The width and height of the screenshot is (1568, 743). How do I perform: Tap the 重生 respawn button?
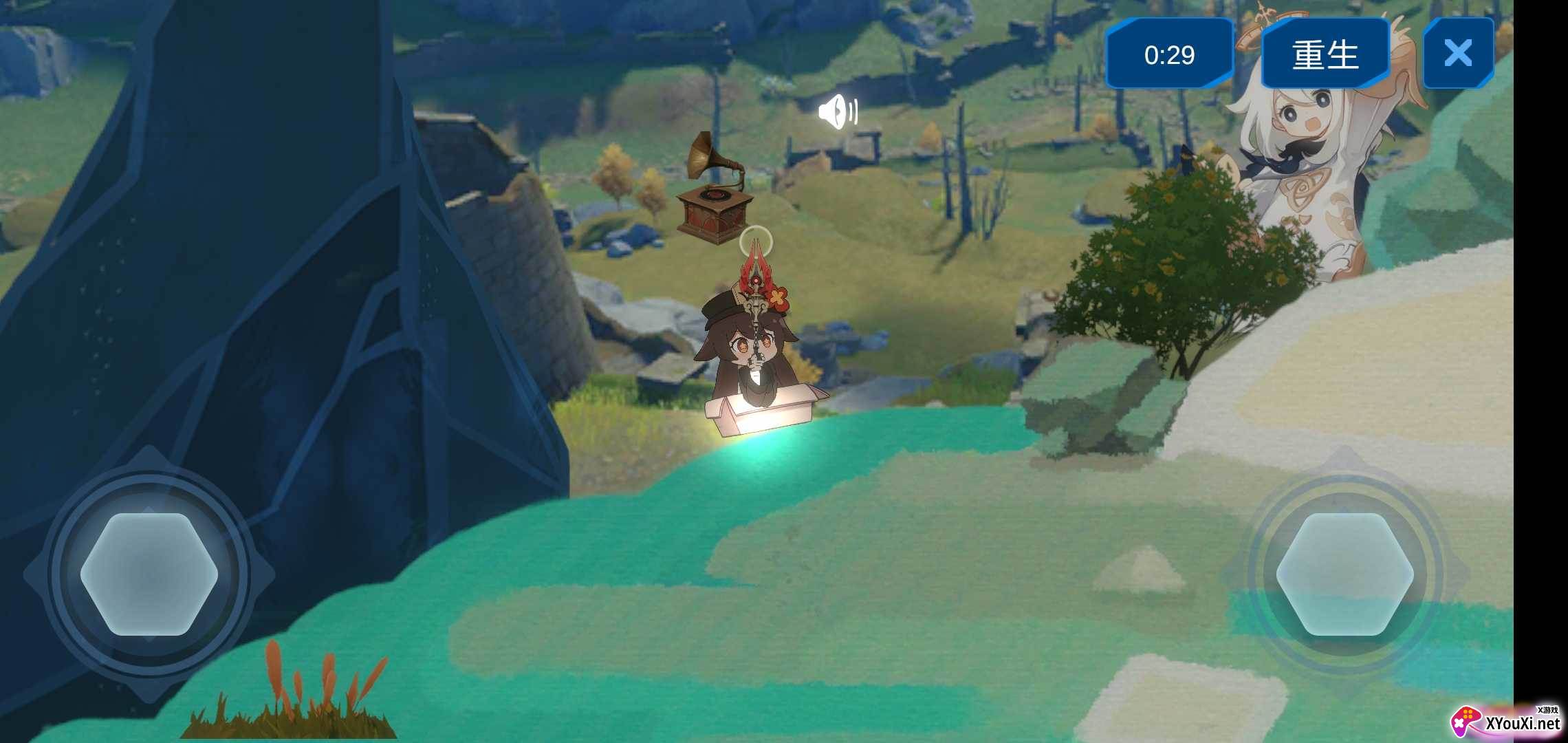click(1325, 54)
